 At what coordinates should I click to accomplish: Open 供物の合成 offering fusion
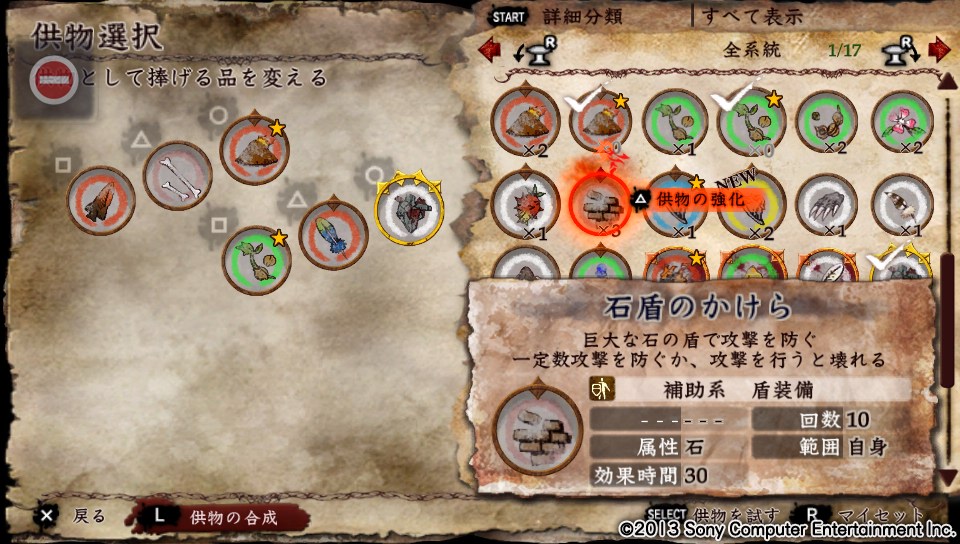[x=232, y=517]
